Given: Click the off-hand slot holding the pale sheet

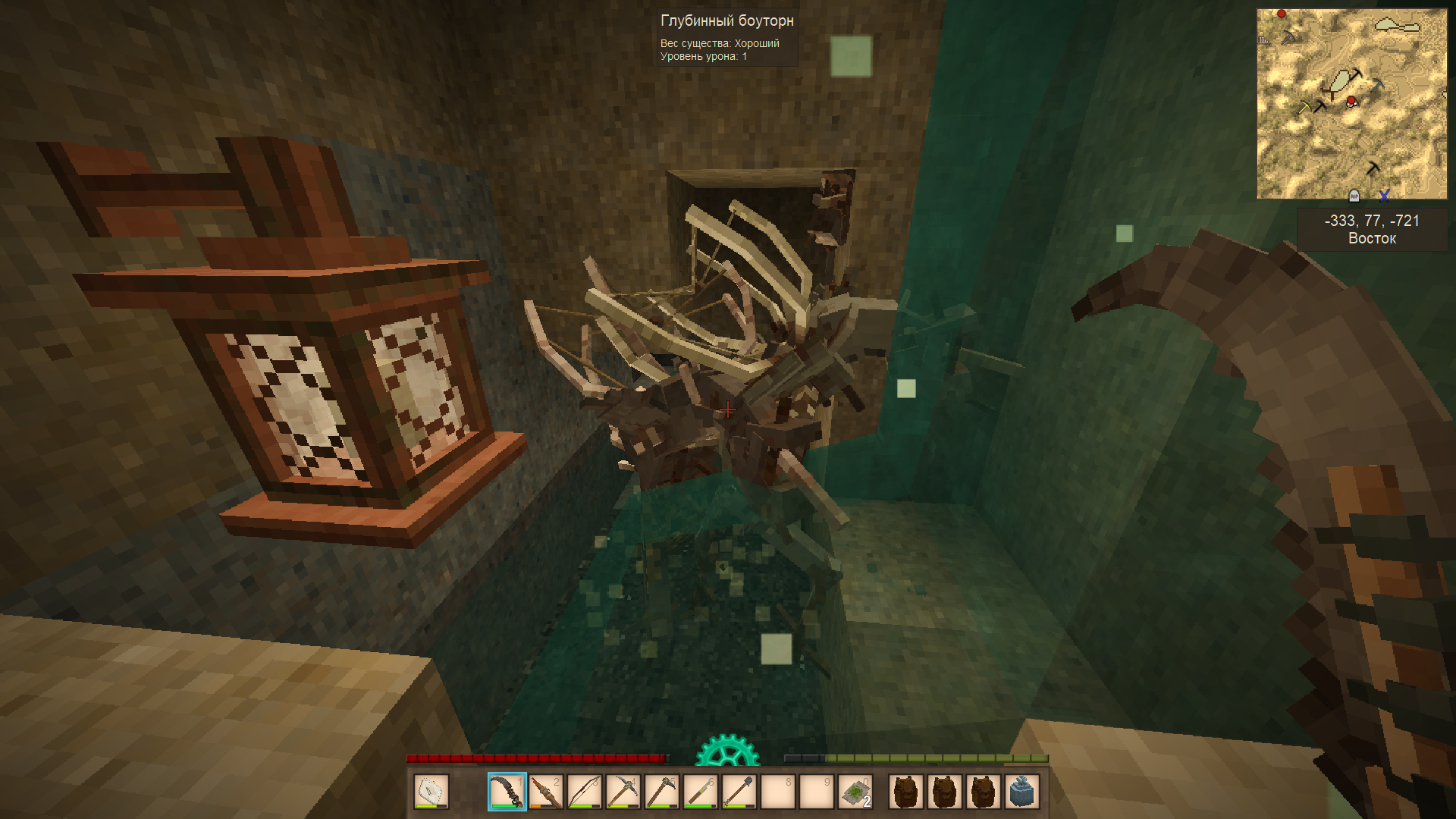Looking at the screenshot, I should point(431,792).
